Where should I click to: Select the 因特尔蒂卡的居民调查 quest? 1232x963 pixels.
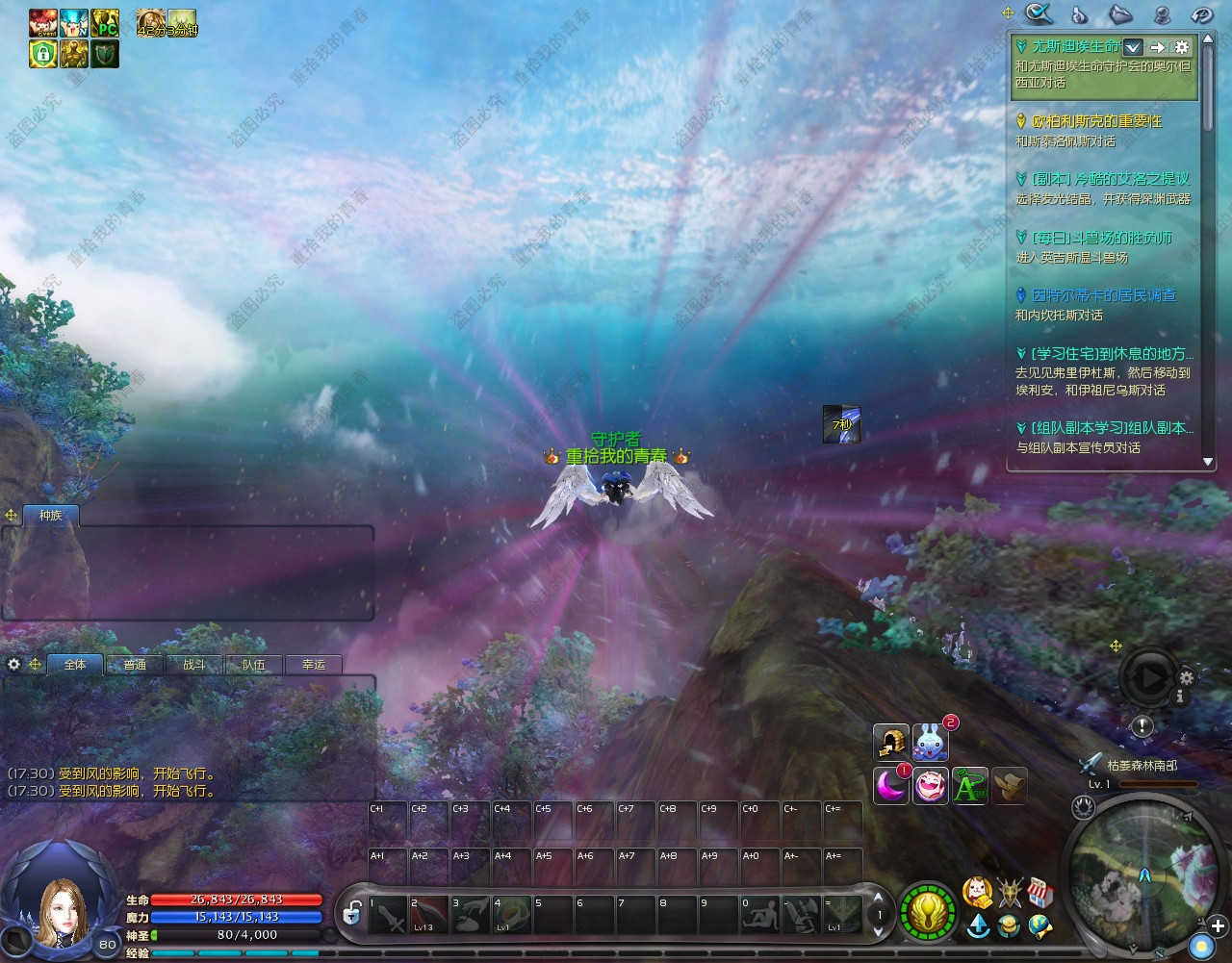pyautogui.click(x=1103, y=295)
